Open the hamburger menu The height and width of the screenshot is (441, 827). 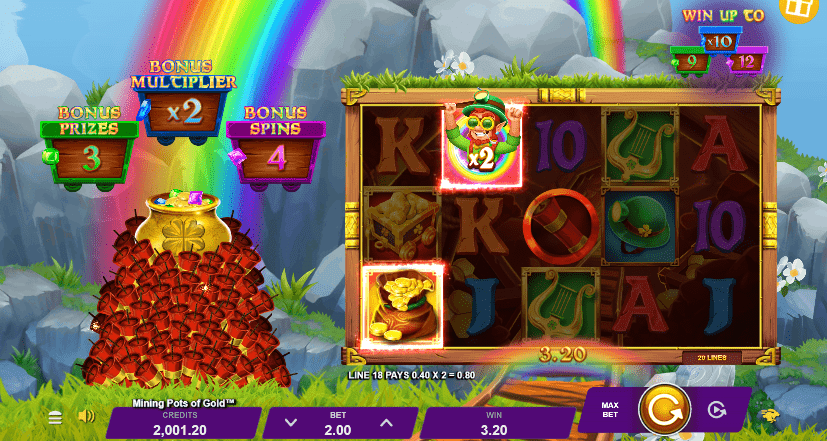(x=56, y=417)
